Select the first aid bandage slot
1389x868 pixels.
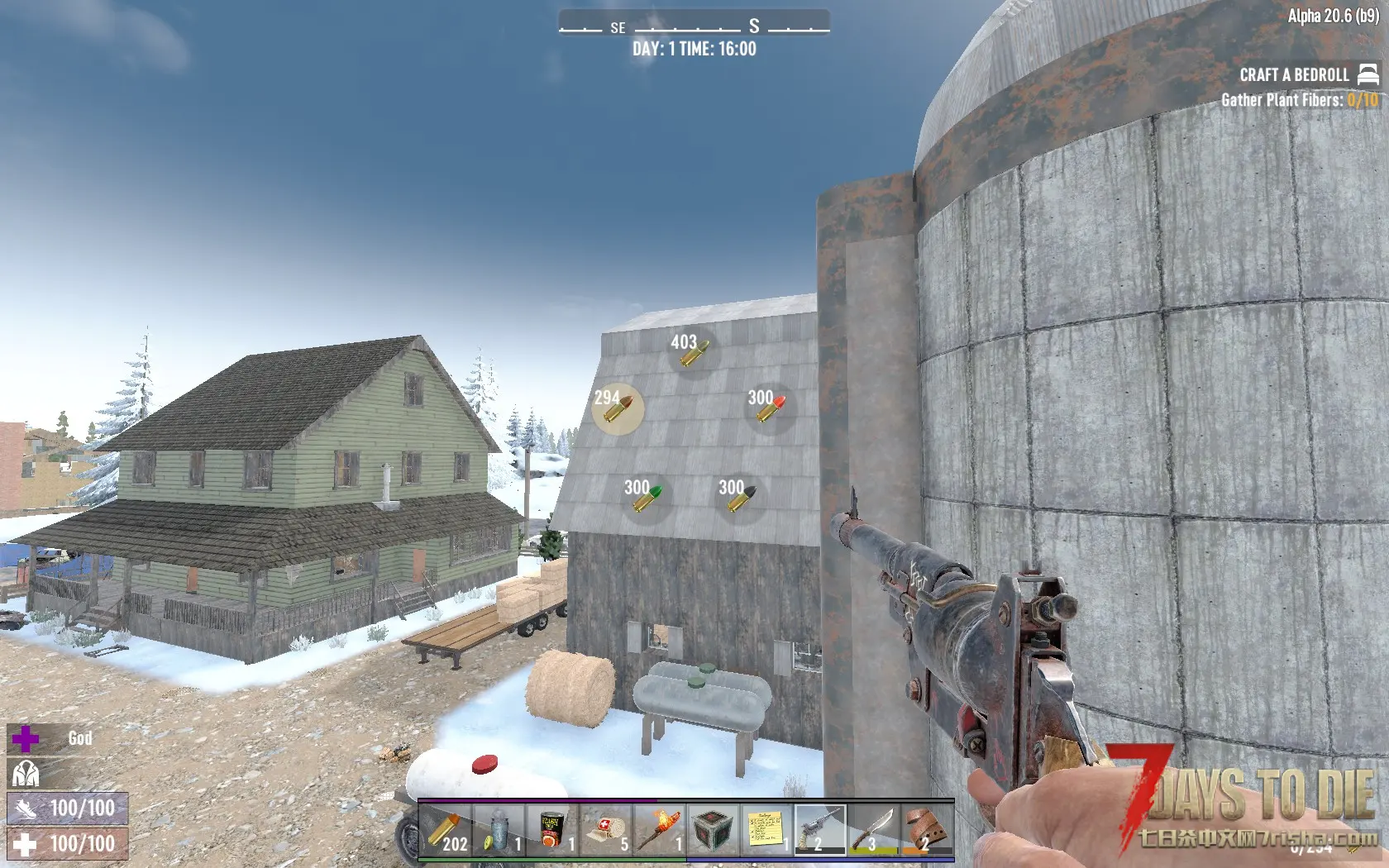606,829
